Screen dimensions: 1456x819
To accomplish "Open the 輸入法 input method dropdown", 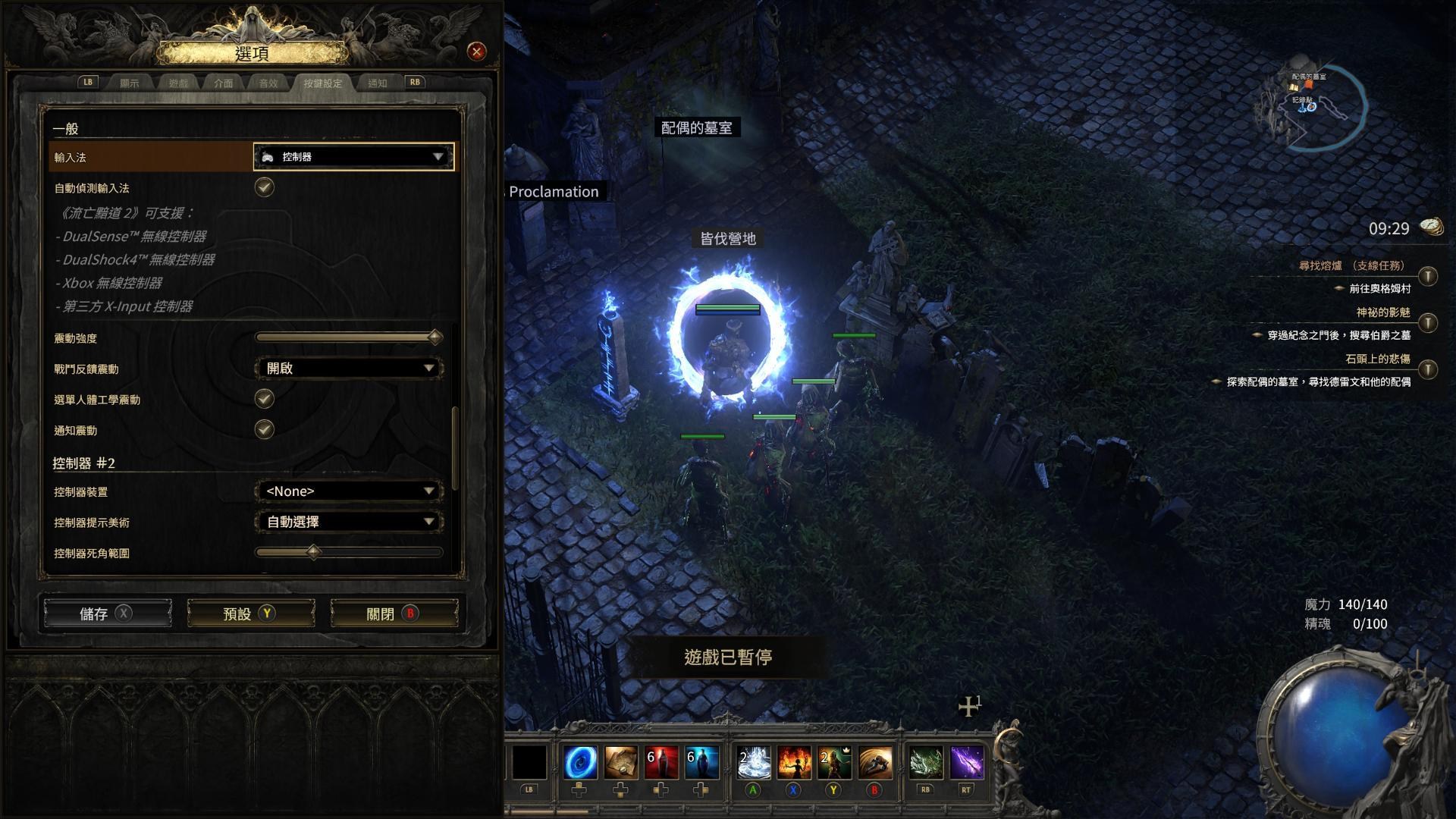I will (x=353, y=157).
